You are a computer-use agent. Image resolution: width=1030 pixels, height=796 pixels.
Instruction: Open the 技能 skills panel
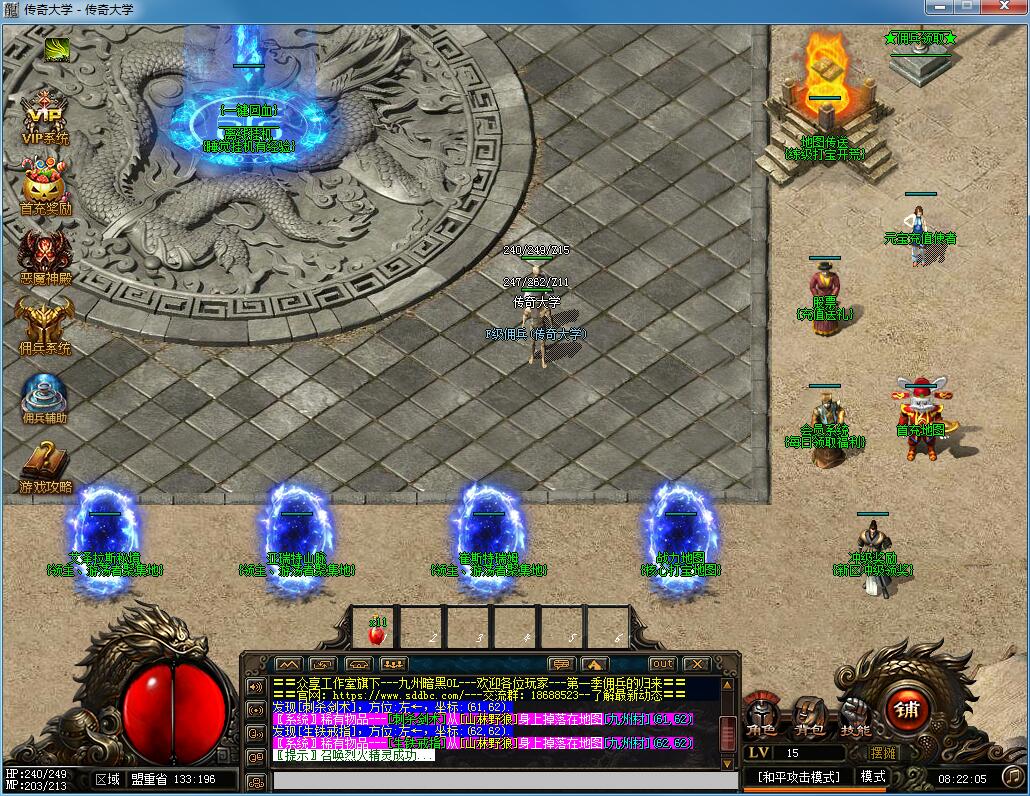[x=854, y=713]
